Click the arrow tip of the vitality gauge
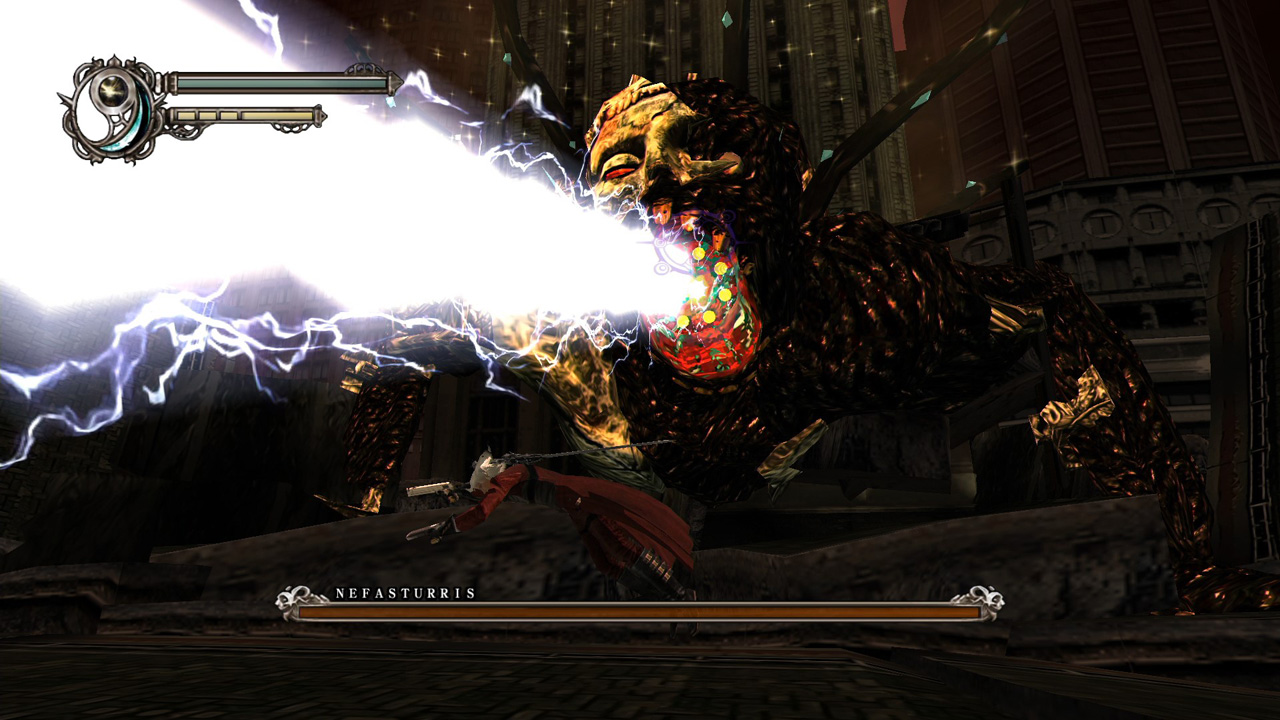Image resolution: width=1280 pixels, height=720 pixels. point(396,82)
